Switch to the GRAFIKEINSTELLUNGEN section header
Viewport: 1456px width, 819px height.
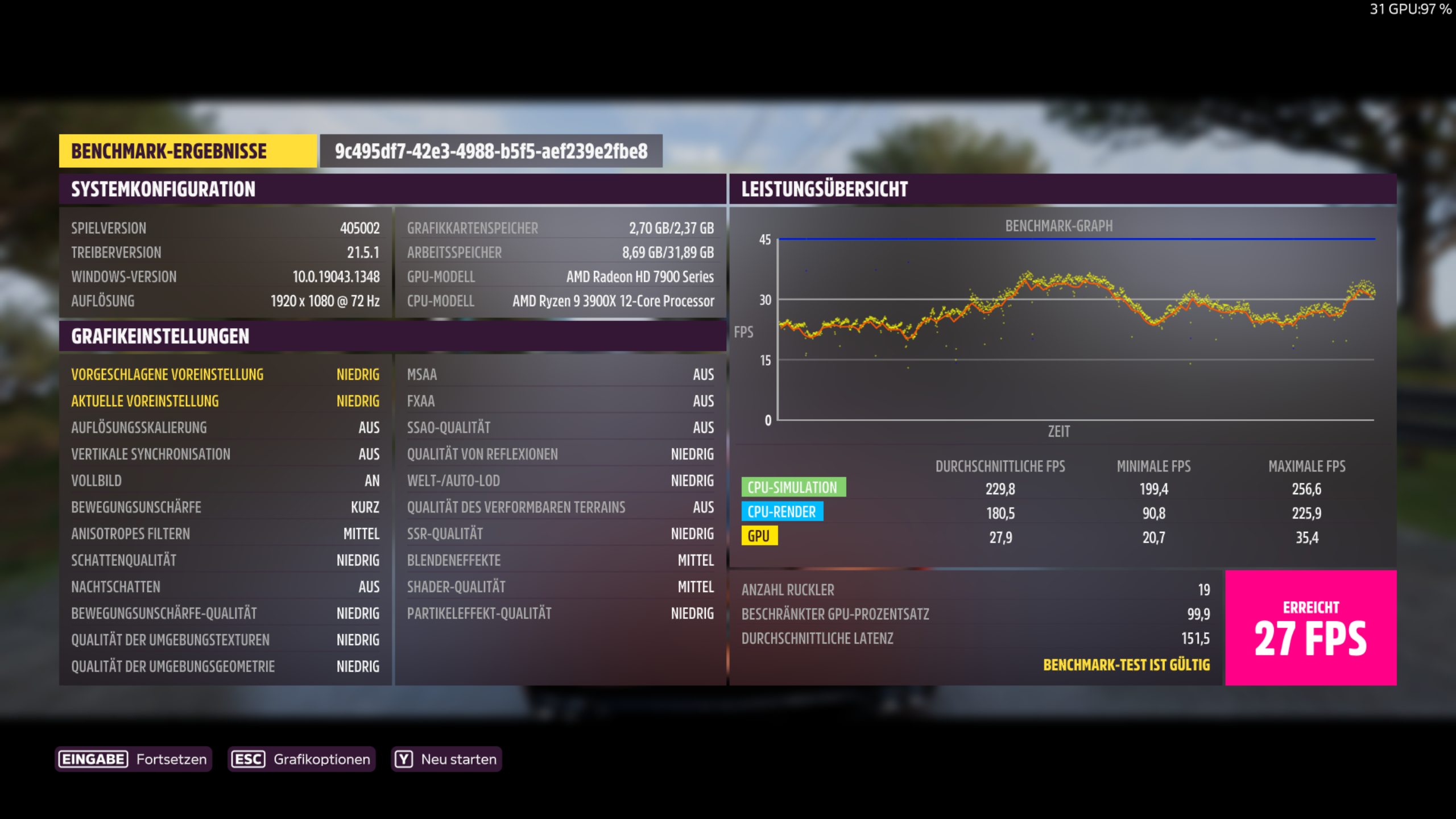160,336
